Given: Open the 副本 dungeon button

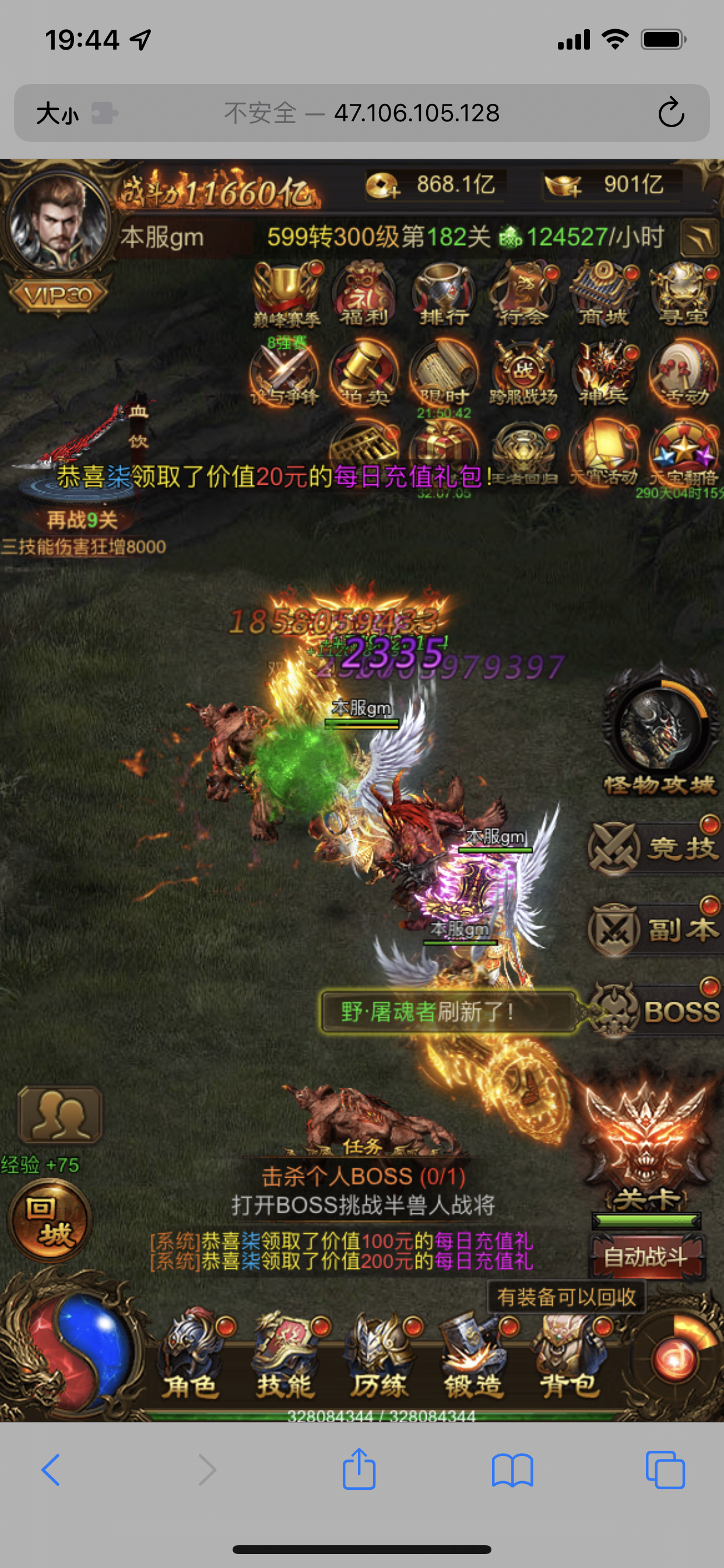Looking at the screenshot, I should click(x=655, y=929).
